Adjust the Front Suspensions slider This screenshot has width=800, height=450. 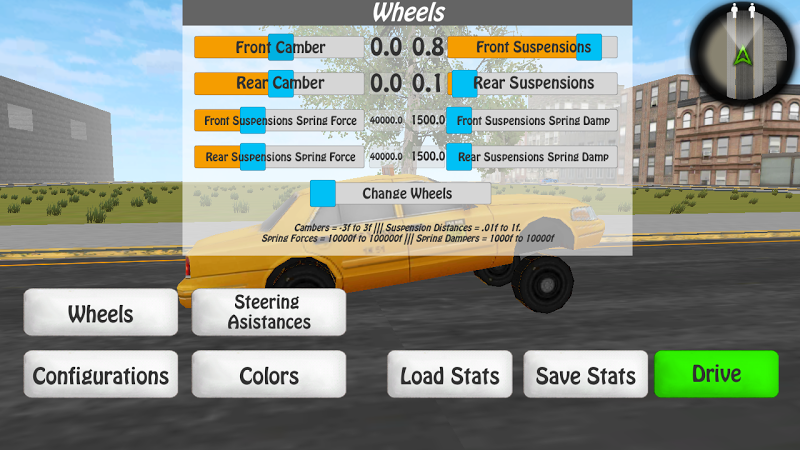[589, 47]
